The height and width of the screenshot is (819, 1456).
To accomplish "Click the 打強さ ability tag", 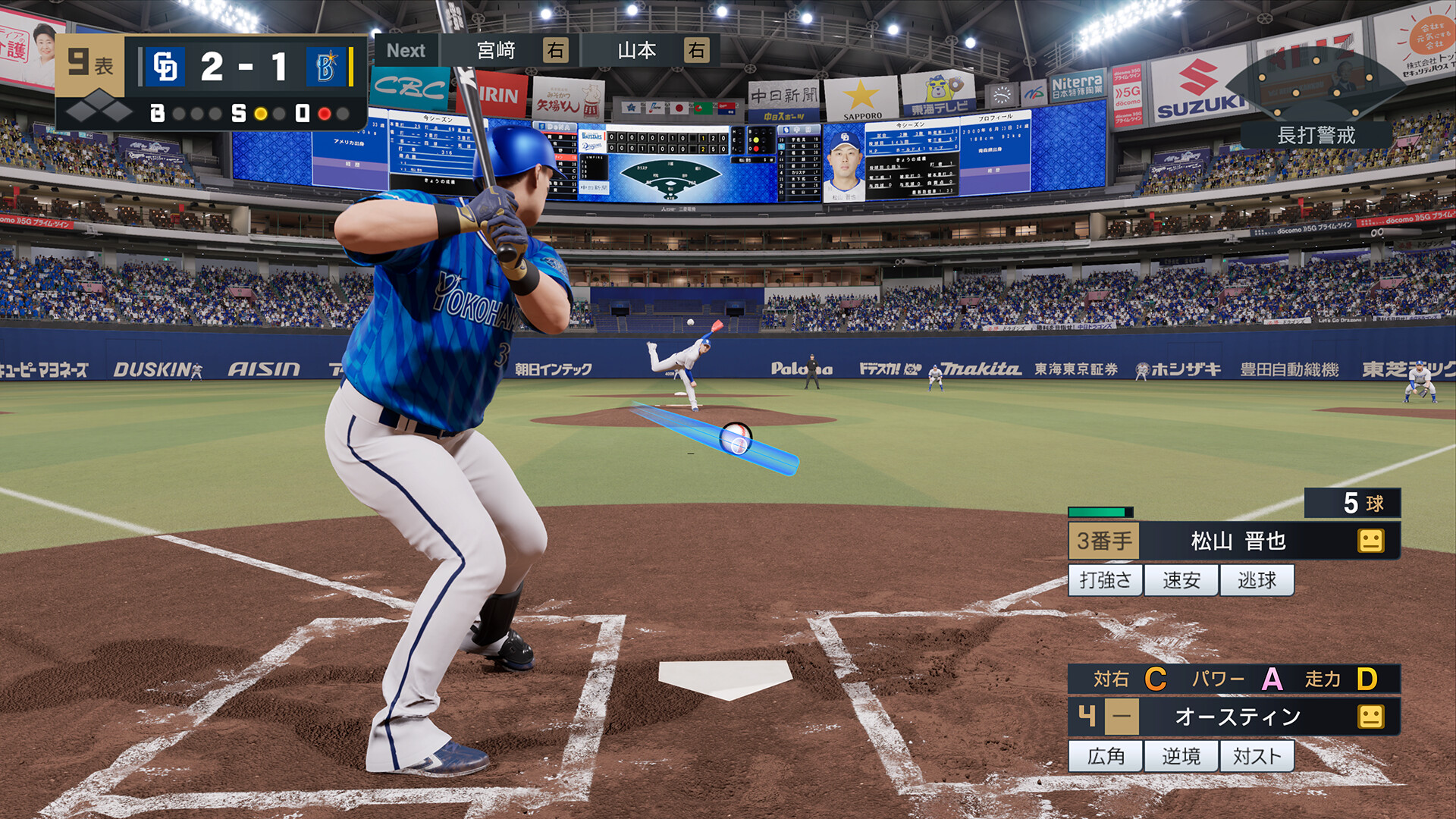I will [x=1105, y=579].
